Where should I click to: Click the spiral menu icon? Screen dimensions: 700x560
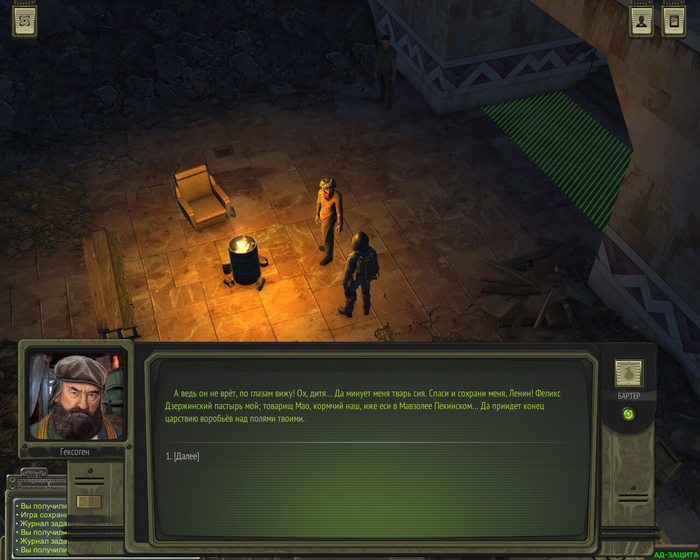24,21
